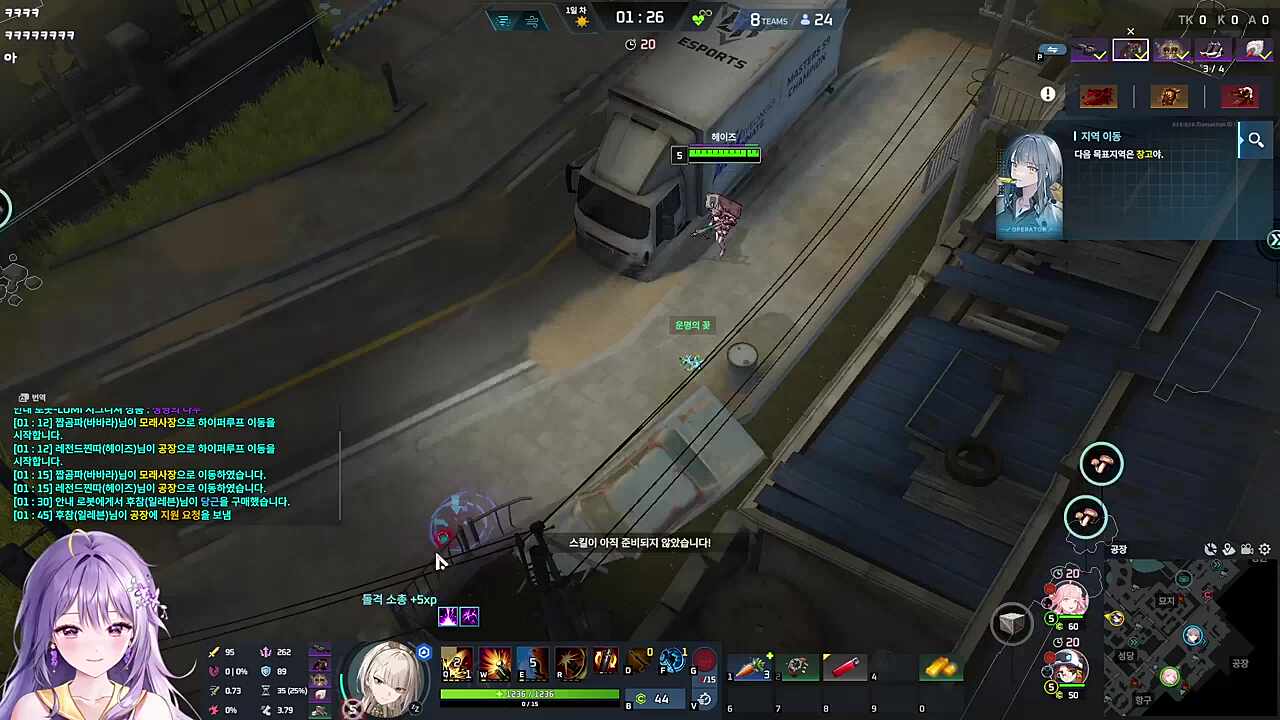Viewport: 1280px width, 720px height.
Task: Select the Q skill icon
Action: point(457,665)
